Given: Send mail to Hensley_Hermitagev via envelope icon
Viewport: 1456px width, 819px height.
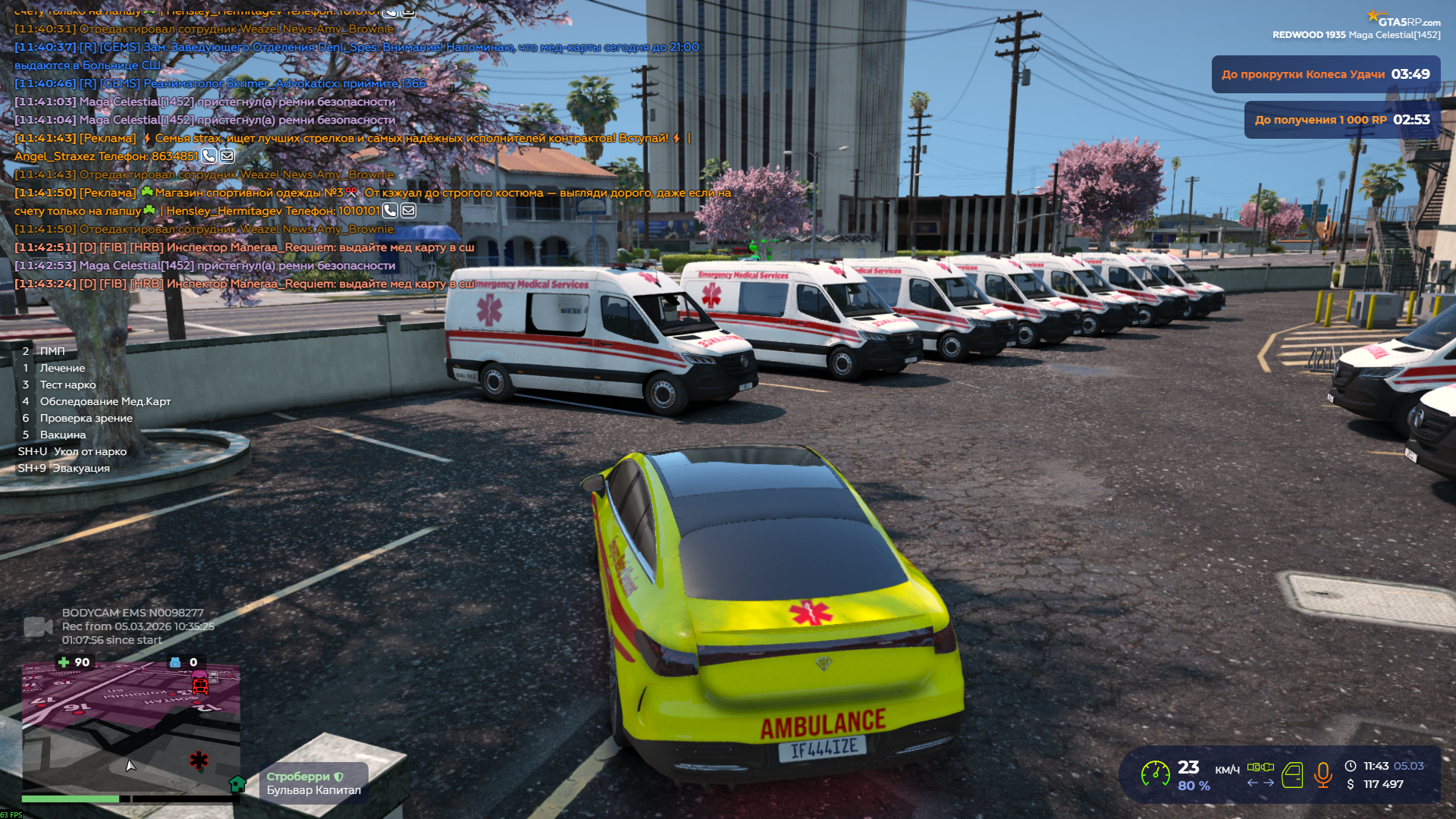Looking at the screenshot, I should point(408,211).
